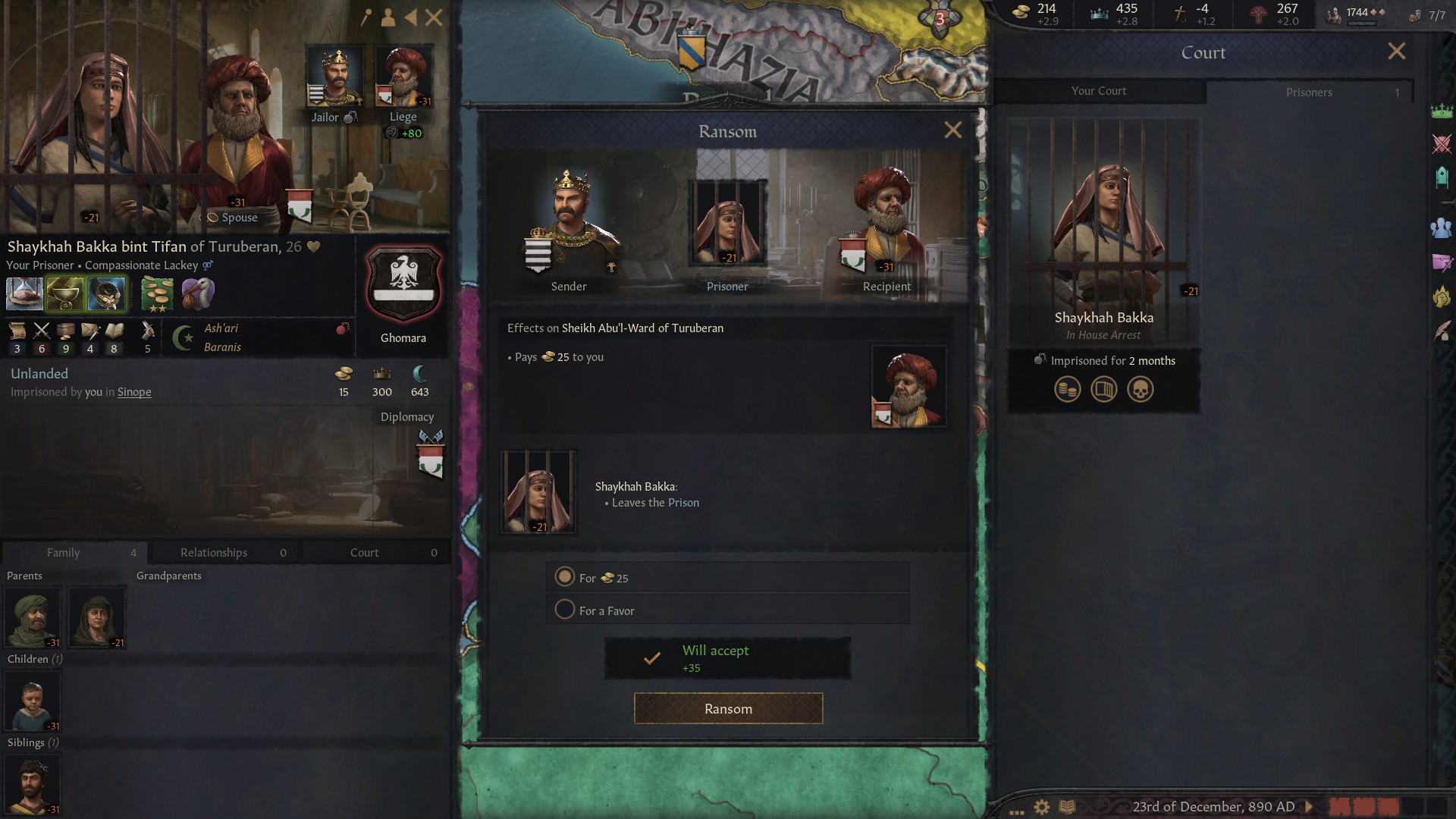
Task: Open the Shaykhah Bakka prisoner portrait
Action: 1103,227
